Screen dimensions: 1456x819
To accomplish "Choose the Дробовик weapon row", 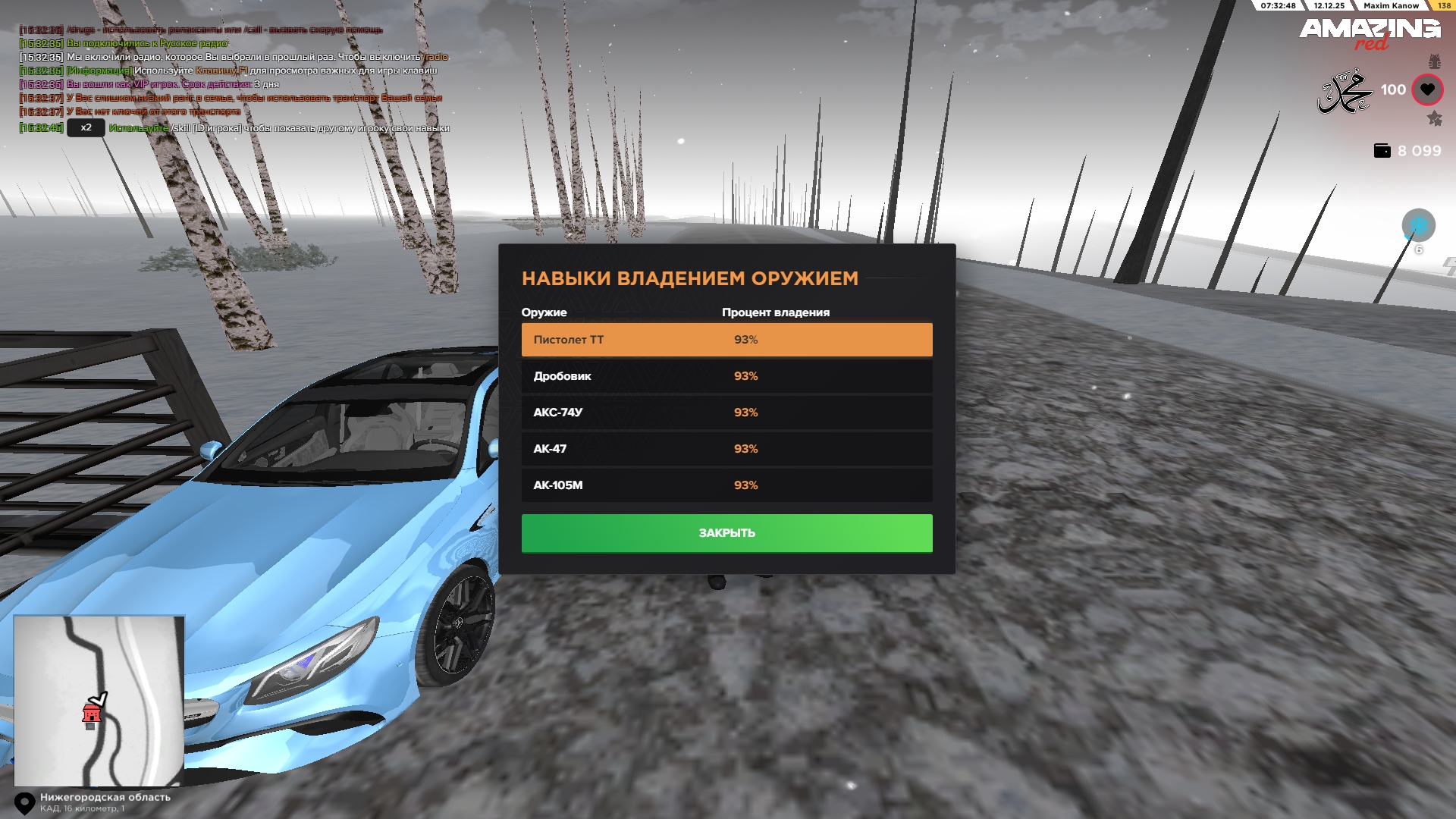I will tap(726, 376).
